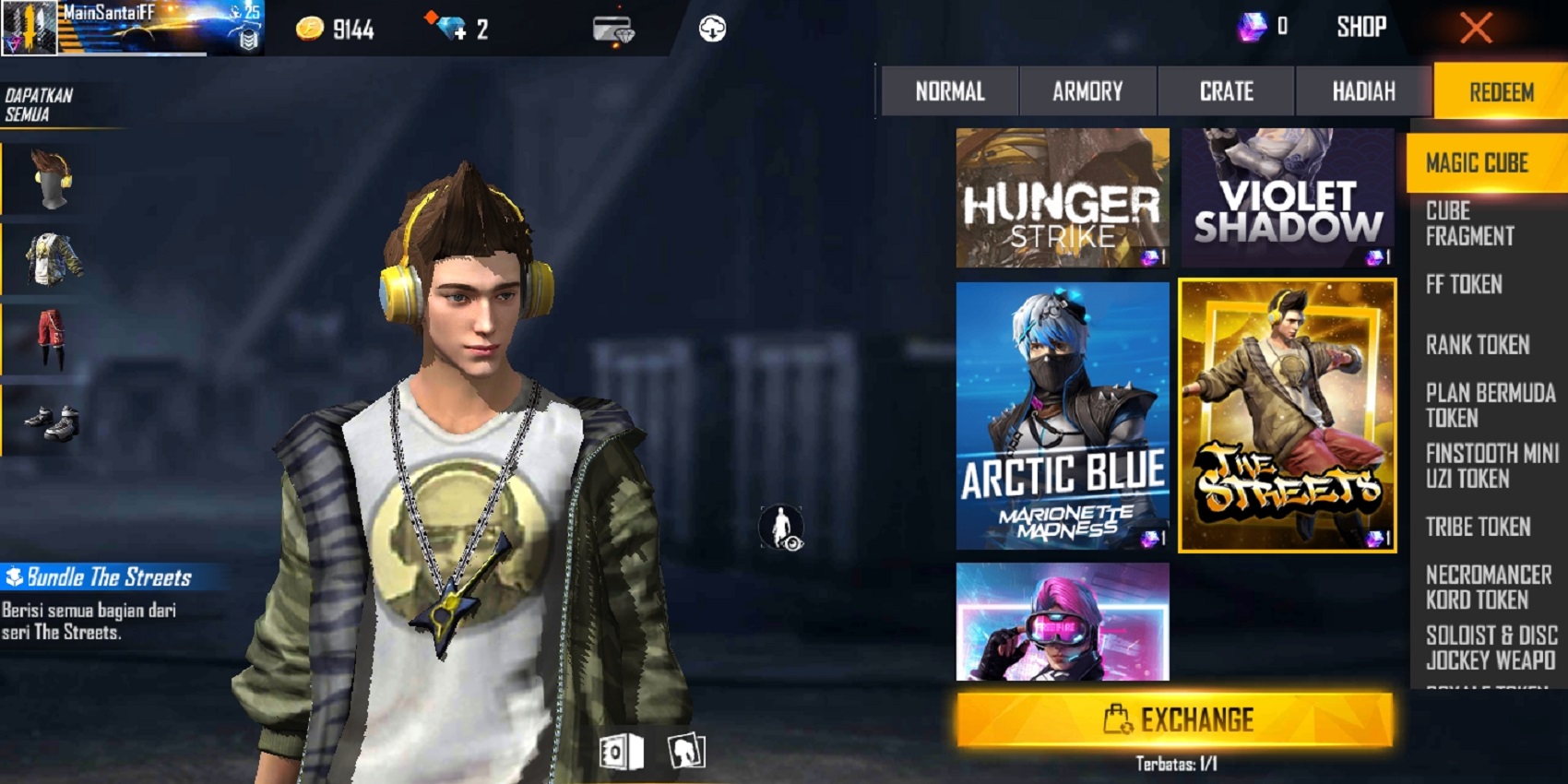Toggle the red pants item preview
Screen dimensions: 1568x784
pyautogui.click(x=51, y=335)
